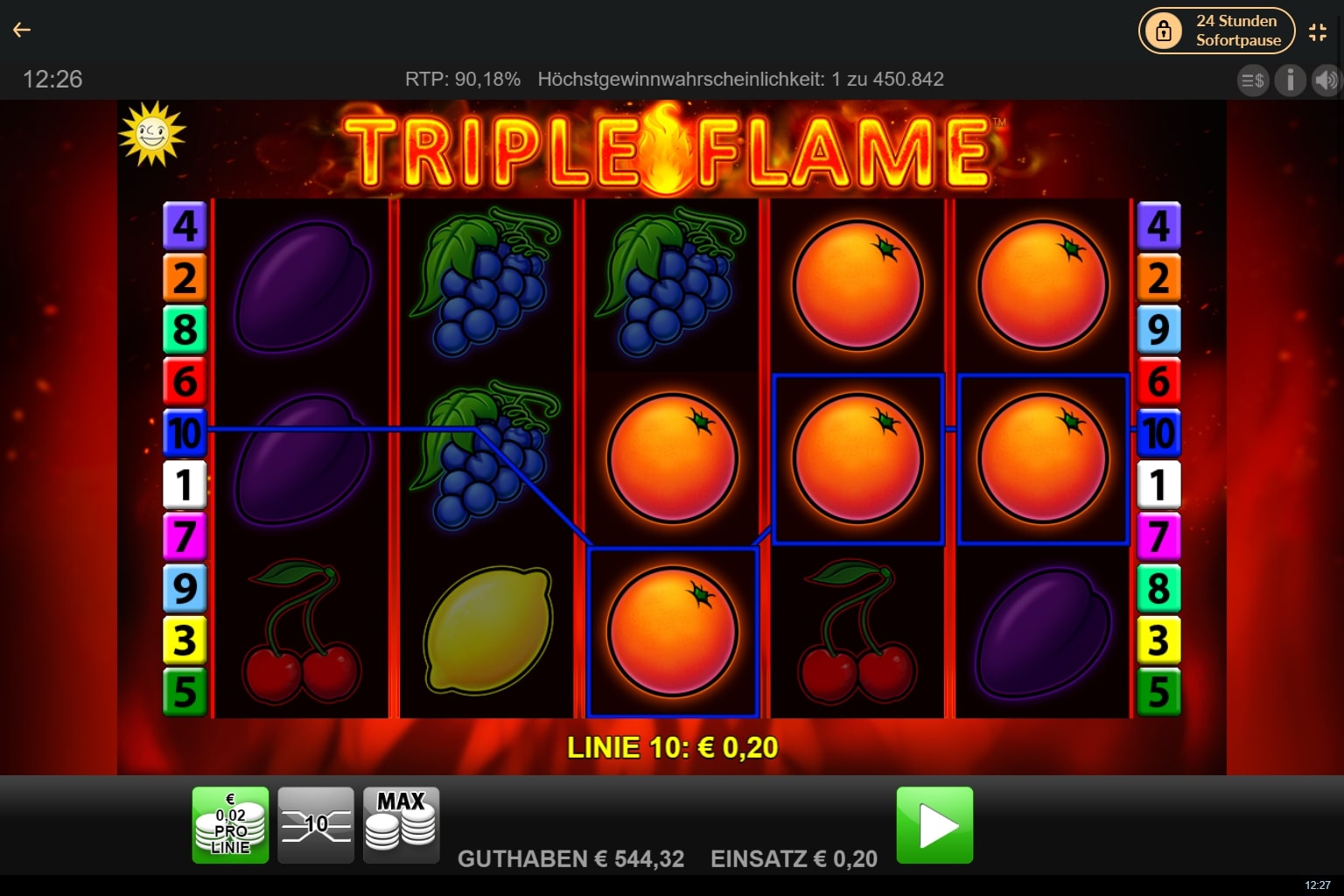Mute the game sound via speaker icon

tap(1326, 80)
